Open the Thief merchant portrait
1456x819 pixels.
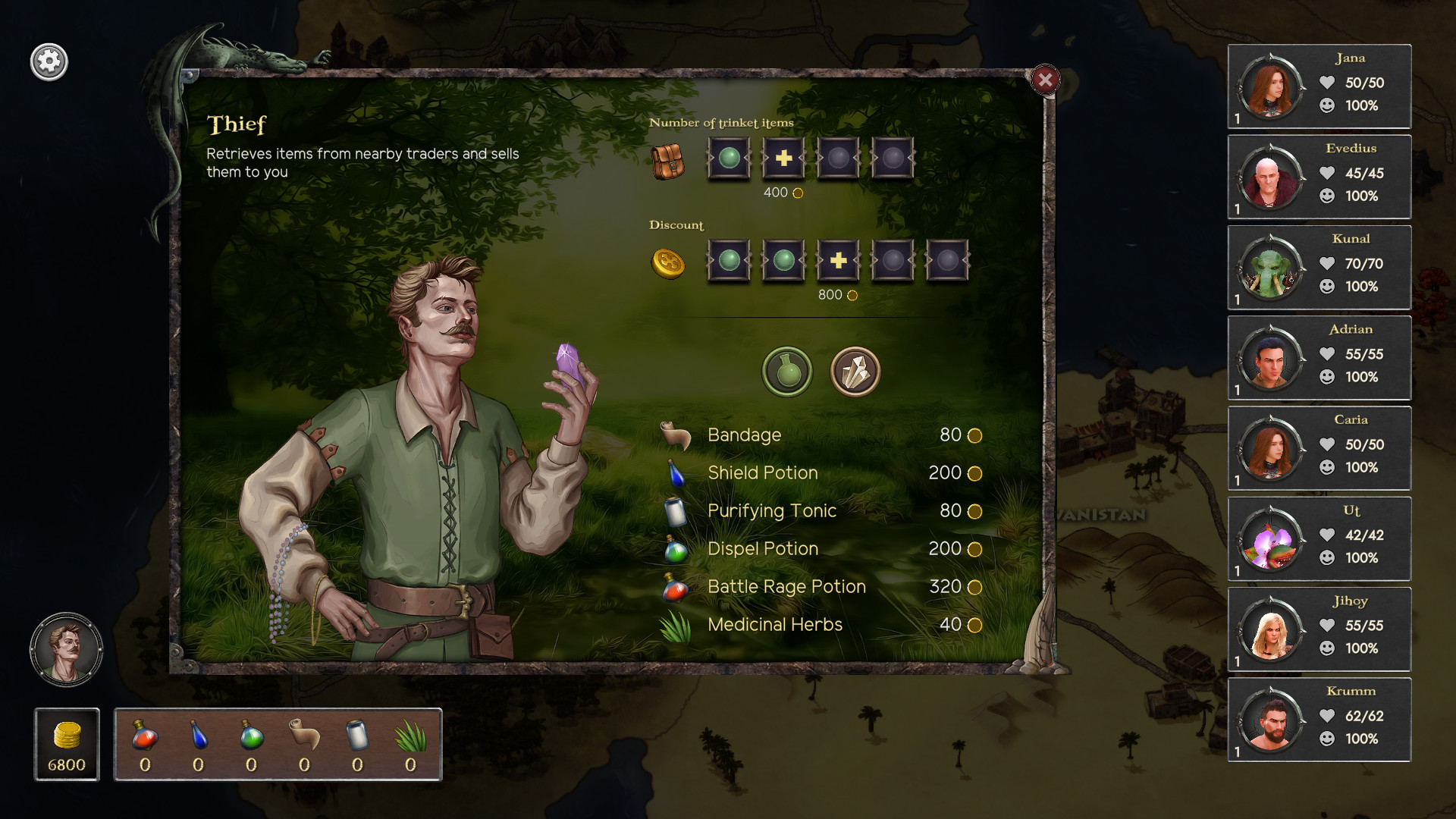click(x=67, y=649)
